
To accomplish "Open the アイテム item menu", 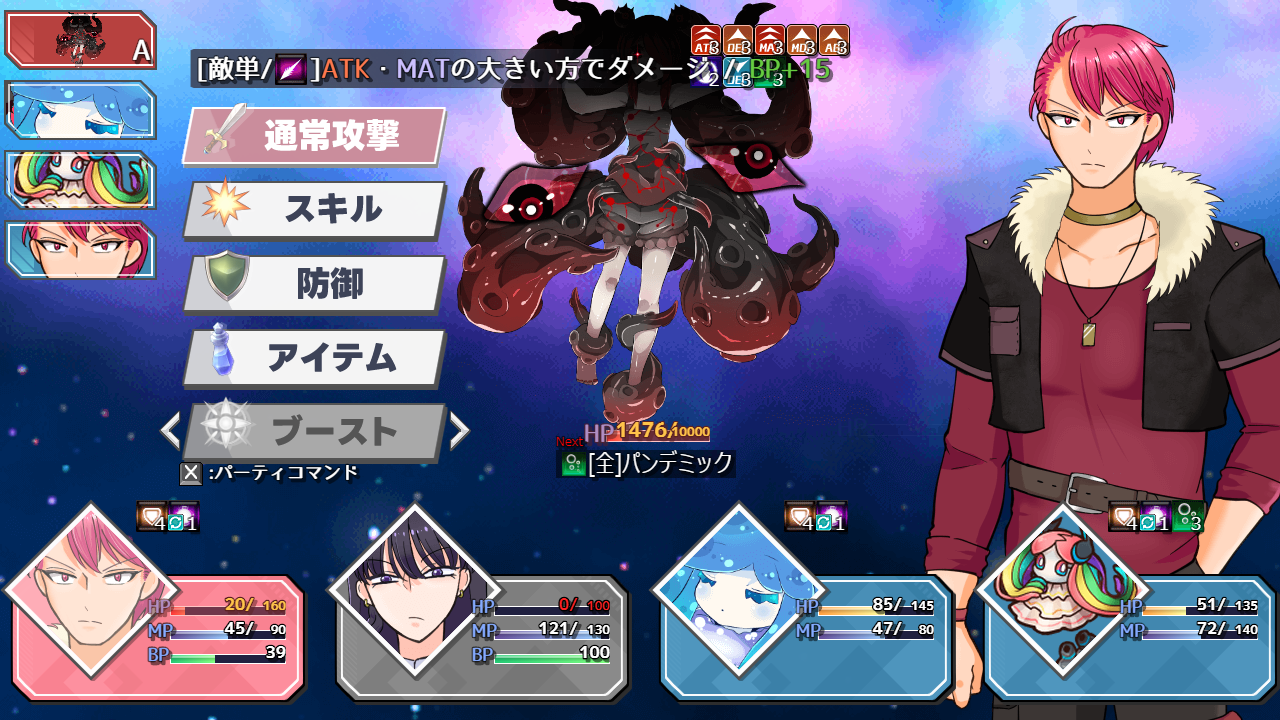I will (315, 358).
